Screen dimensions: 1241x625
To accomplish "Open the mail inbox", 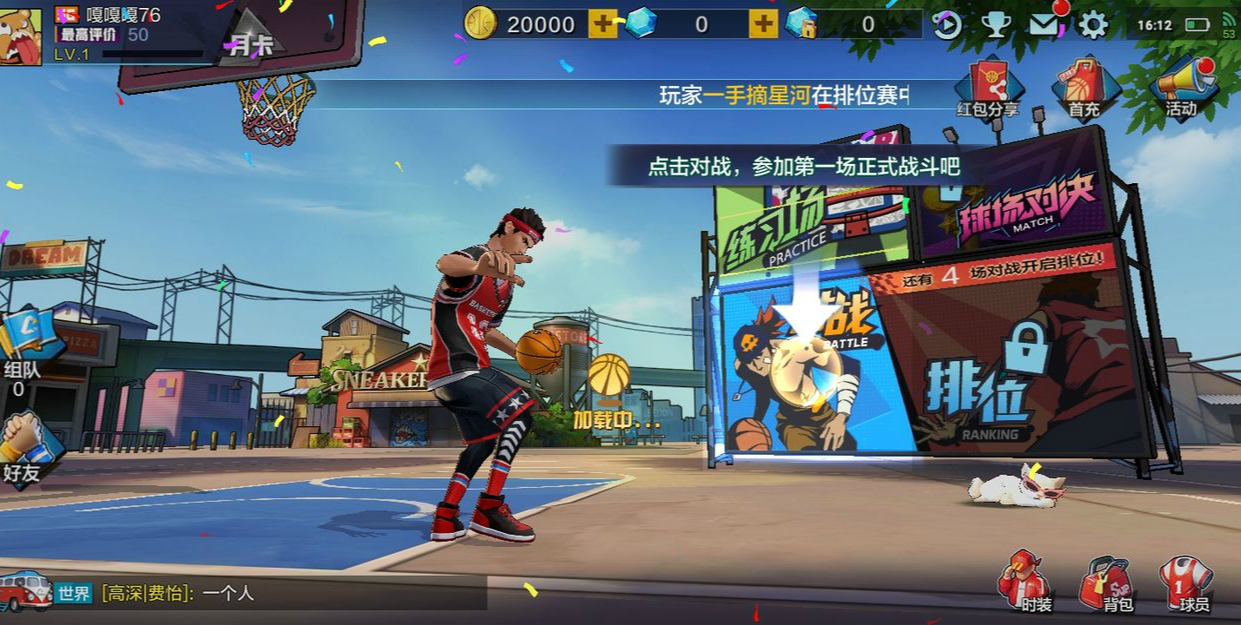I will tap(1044, 25).
